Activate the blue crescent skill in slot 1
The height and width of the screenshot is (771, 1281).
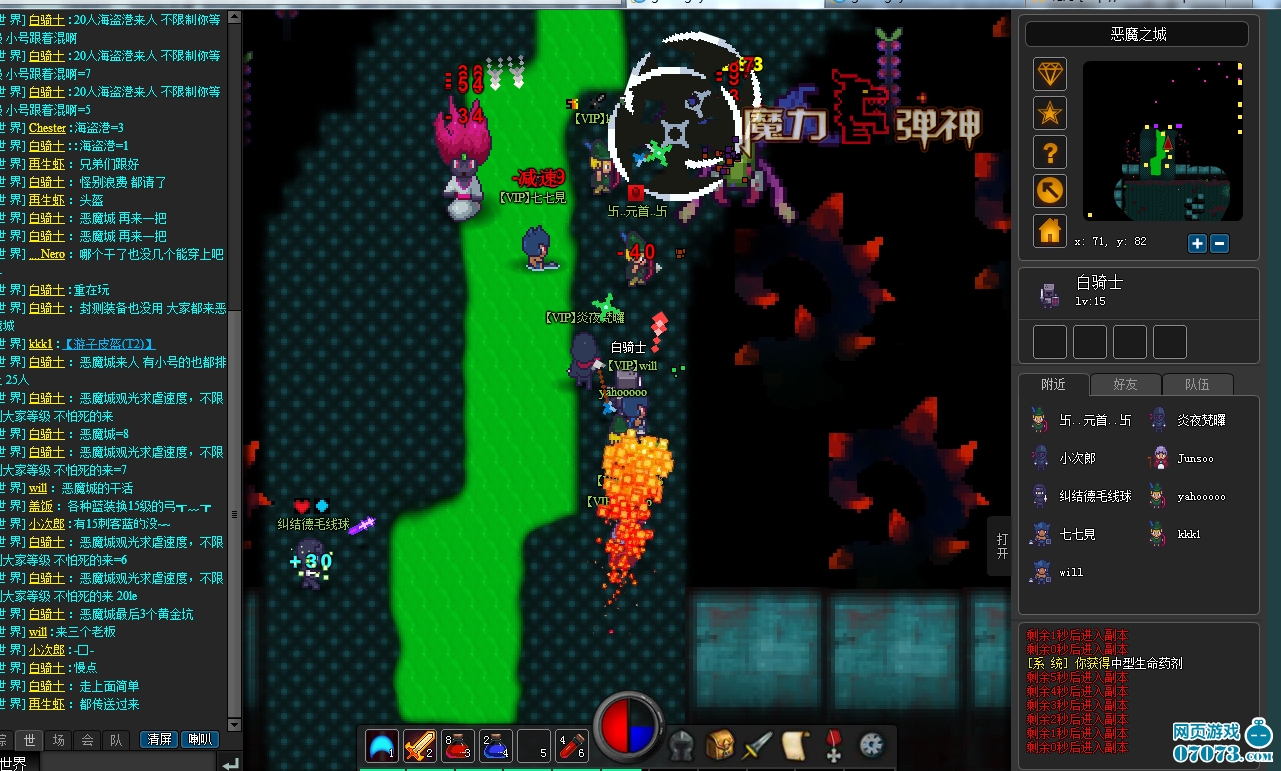coord(381,745)
